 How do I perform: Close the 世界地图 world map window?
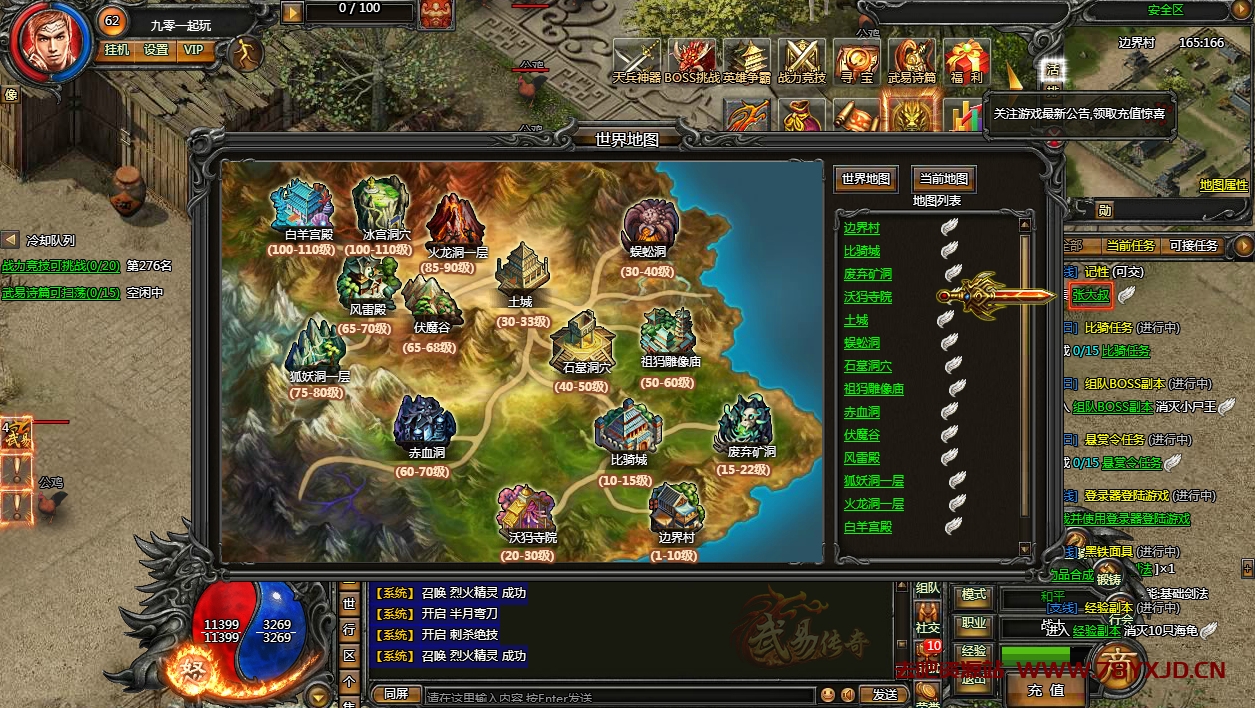(1052, 143)
